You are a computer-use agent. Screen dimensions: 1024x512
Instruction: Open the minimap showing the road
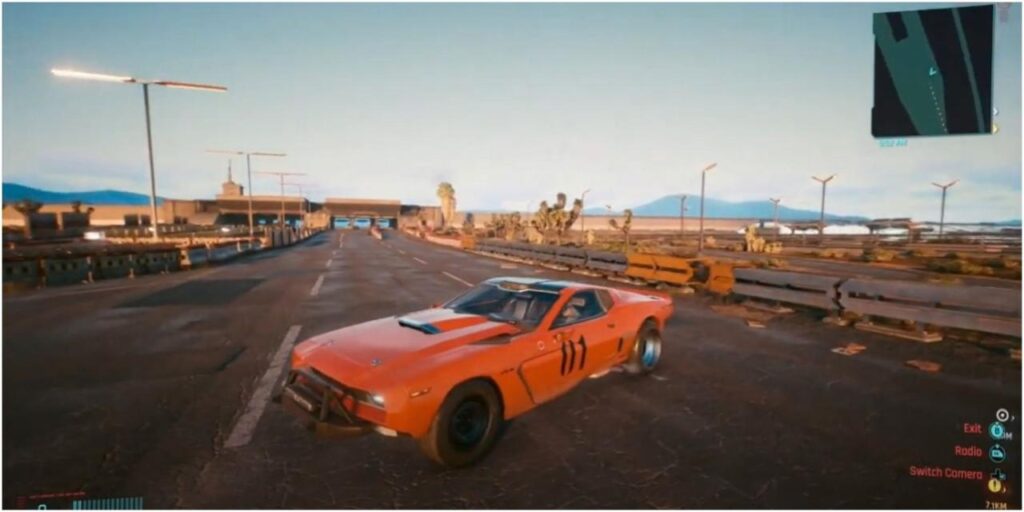932,71
